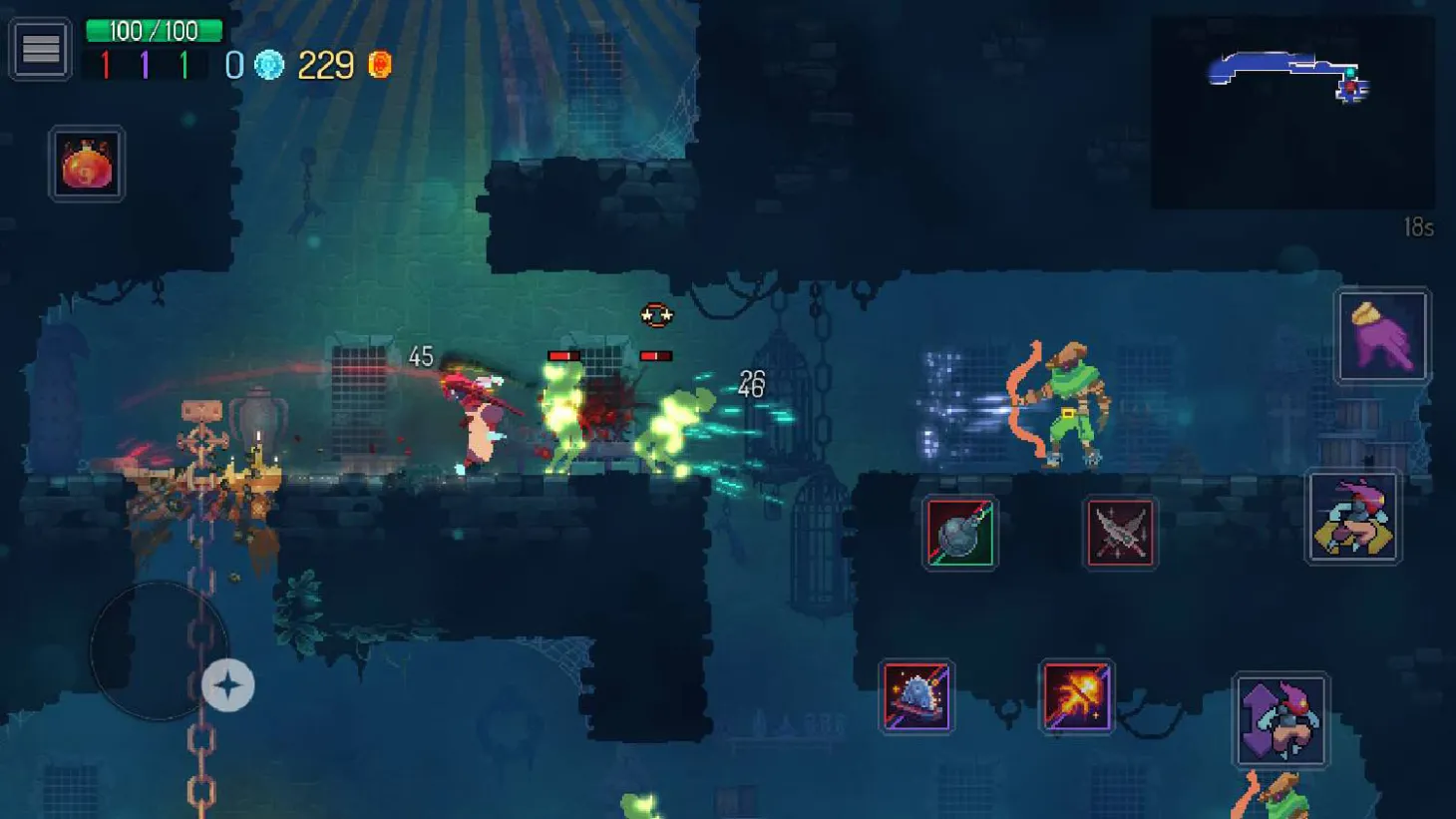
Task: Launch the fire grenade skill
Action: tap(1075, 696)
